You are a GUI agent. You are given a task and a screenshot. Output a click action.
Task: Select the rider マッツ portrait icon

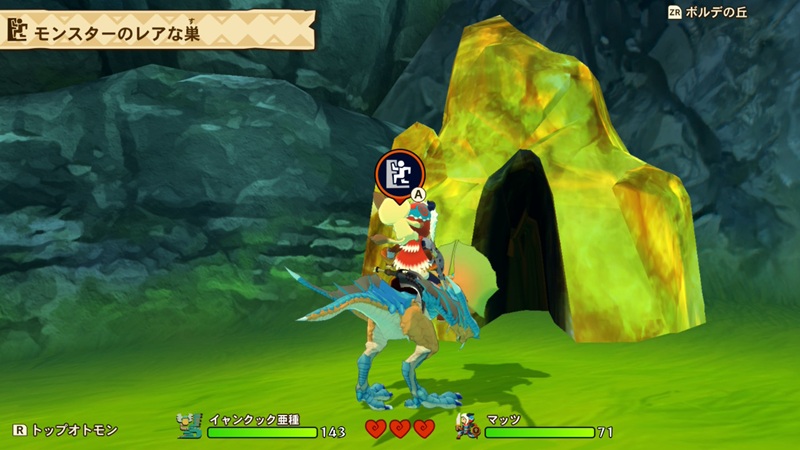point(467,425)
